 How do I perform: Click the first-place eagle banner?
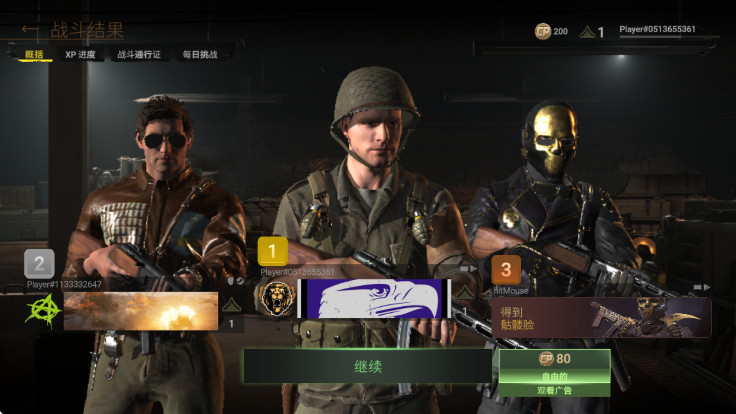(x=375, y=298)
